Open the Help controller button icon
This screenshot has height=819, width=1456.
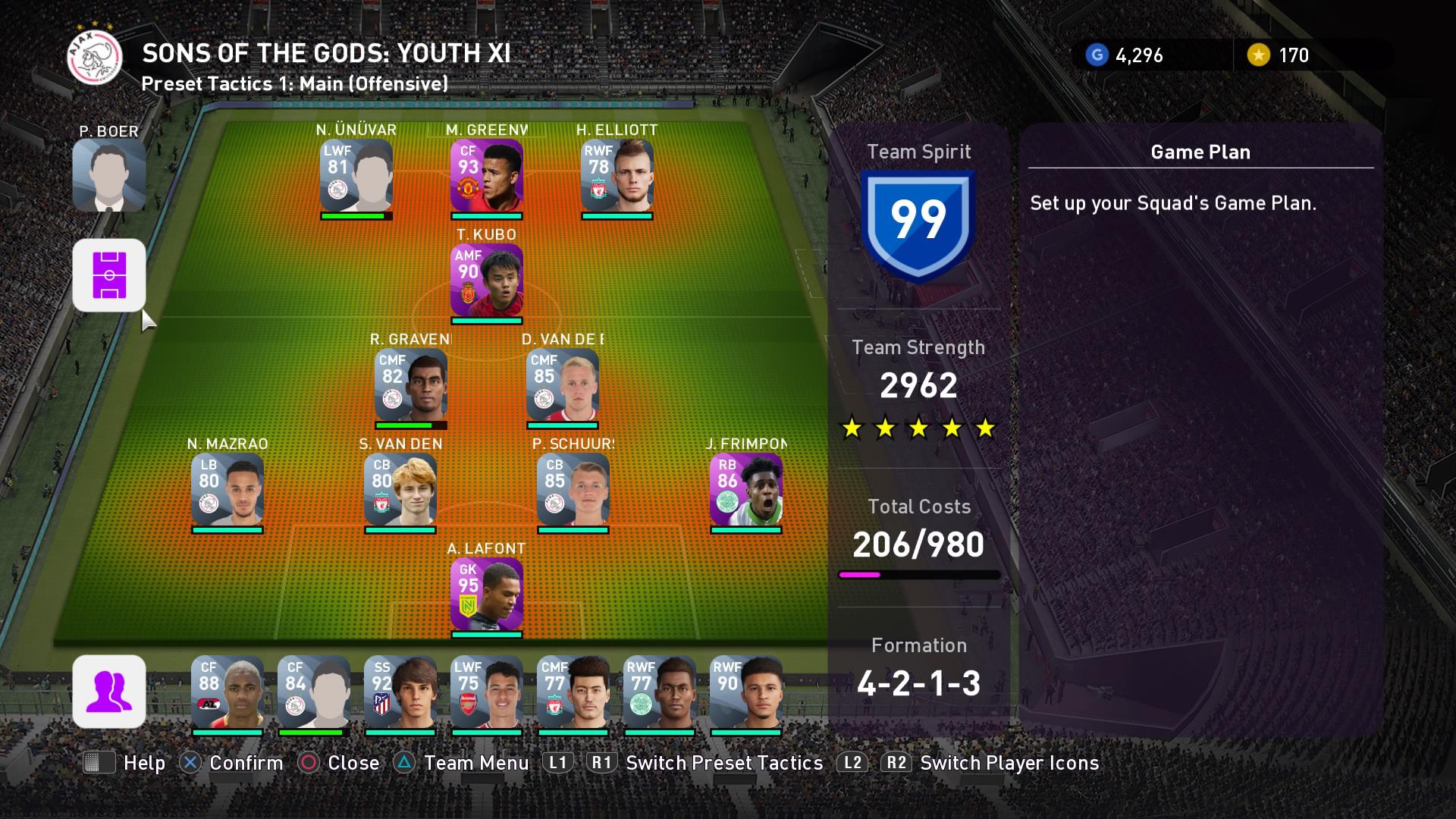pos(101,763)
